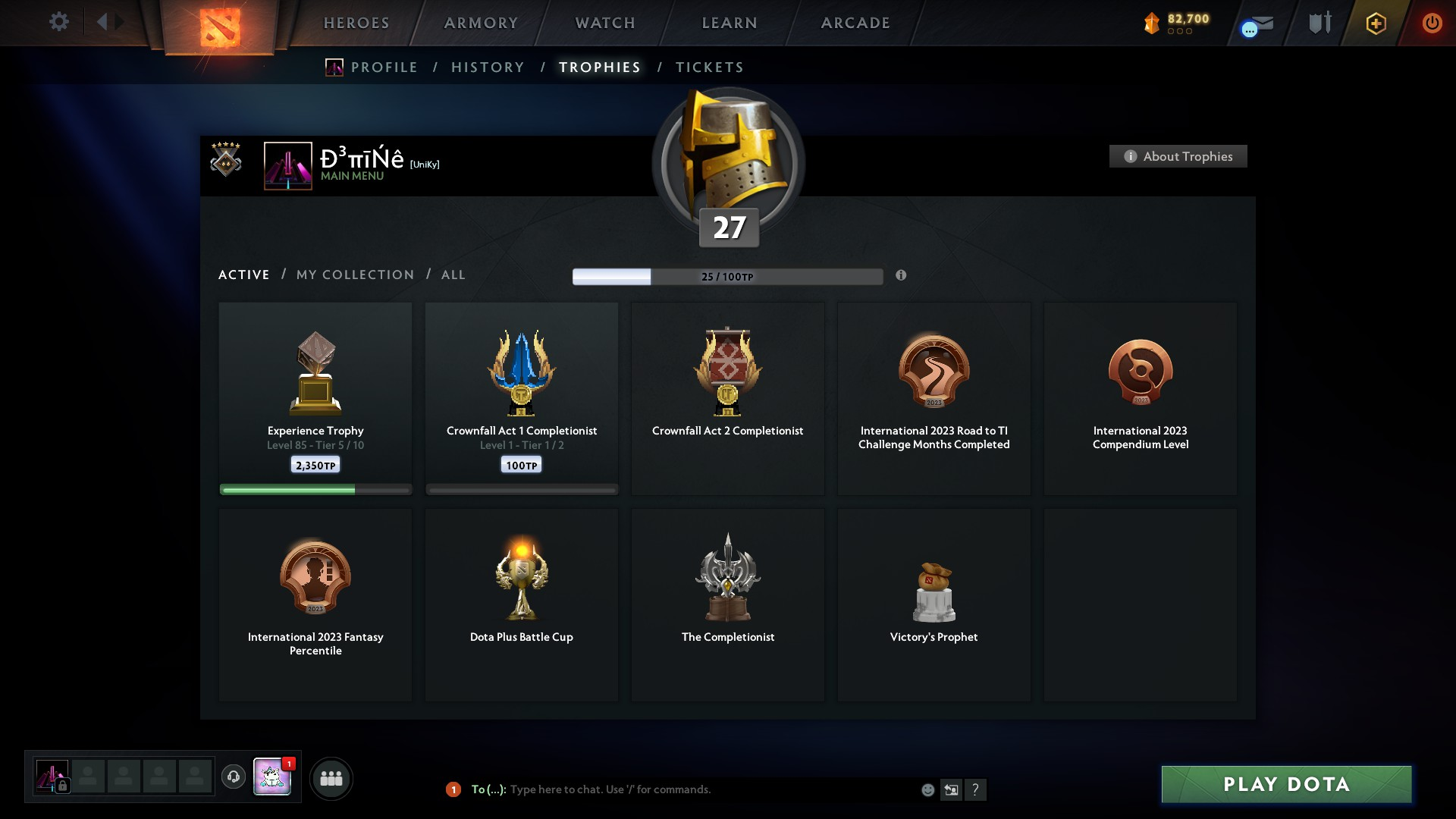The width and height of the screenshot is (1456, 819).
Task: Select the MY COLLECTION tab
Action: pyautogui.click(x=354, y=275)
